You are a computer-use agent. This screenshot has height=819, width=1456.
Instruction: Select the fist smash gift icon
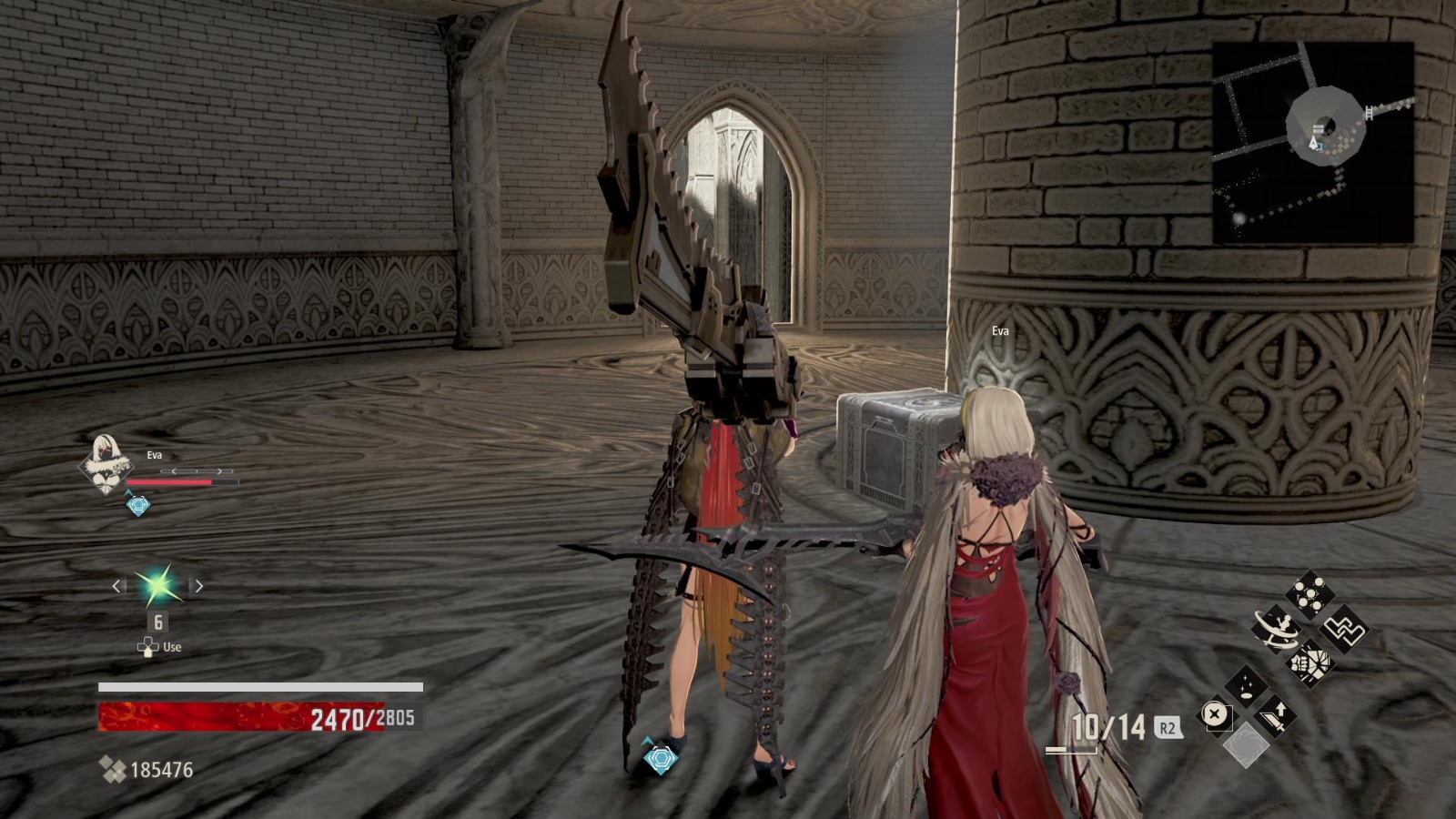tap(1309, 663)
